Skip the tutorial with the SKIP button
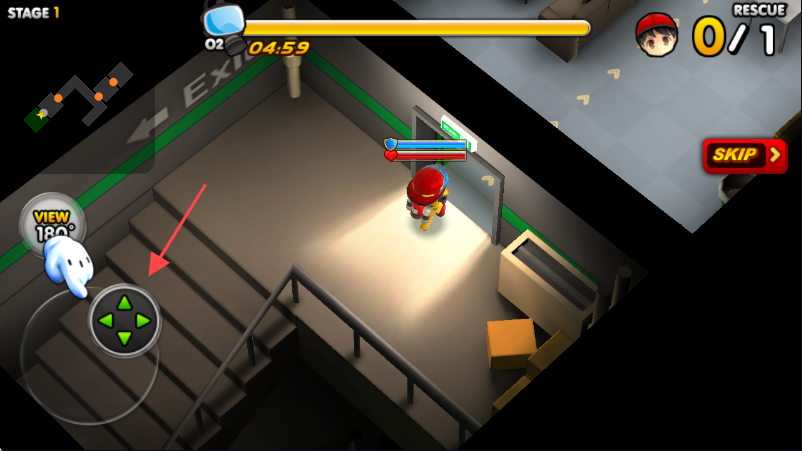 (744, 155)
